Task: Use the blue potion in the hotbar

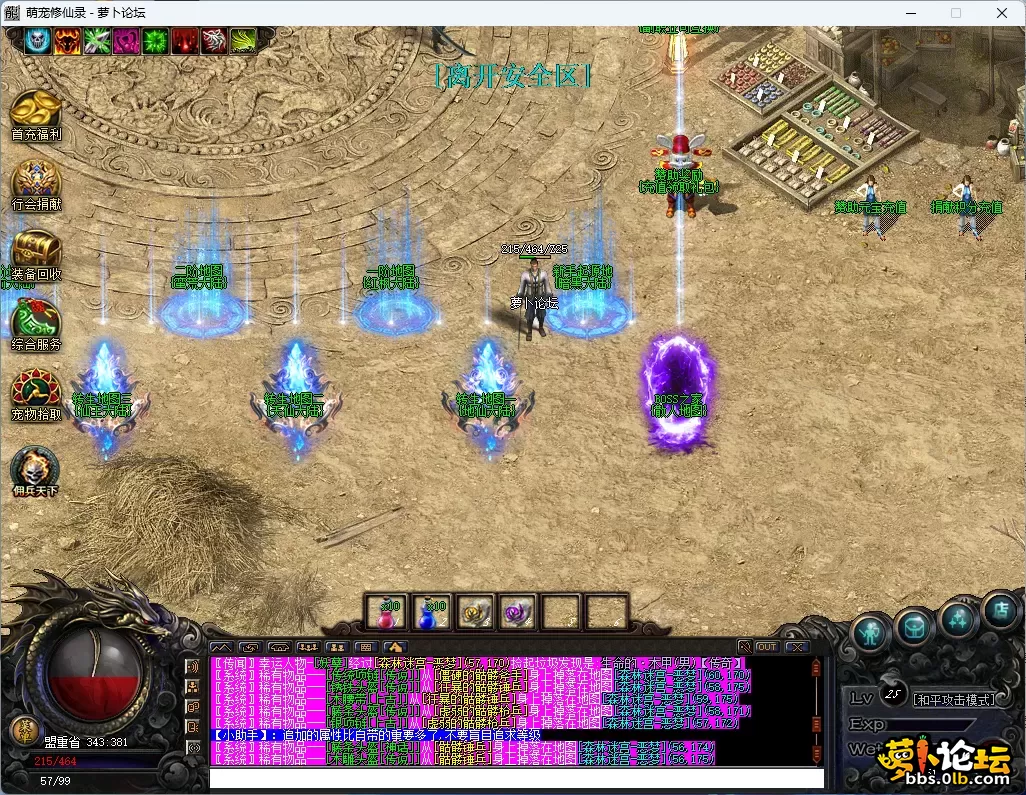Action: (430, 612)
